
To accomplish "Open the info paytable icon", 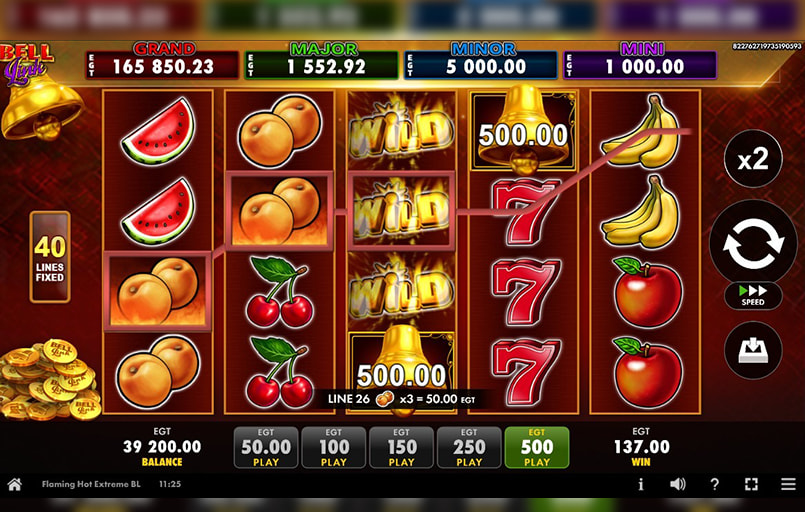I will [x=641, y=484].
